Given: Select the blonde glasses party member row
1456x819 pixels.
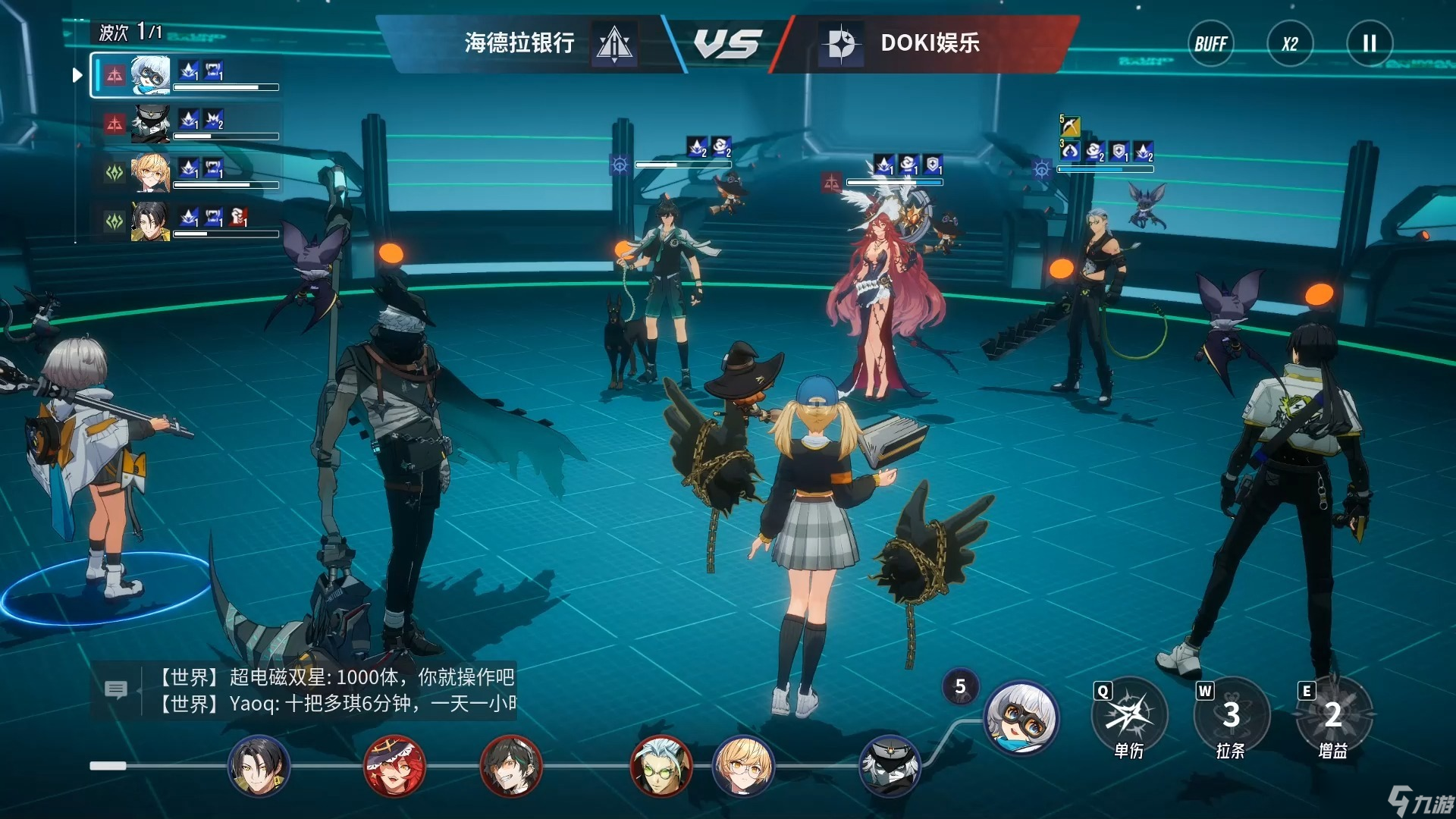Looking at the screenshot, I should 186,172.
